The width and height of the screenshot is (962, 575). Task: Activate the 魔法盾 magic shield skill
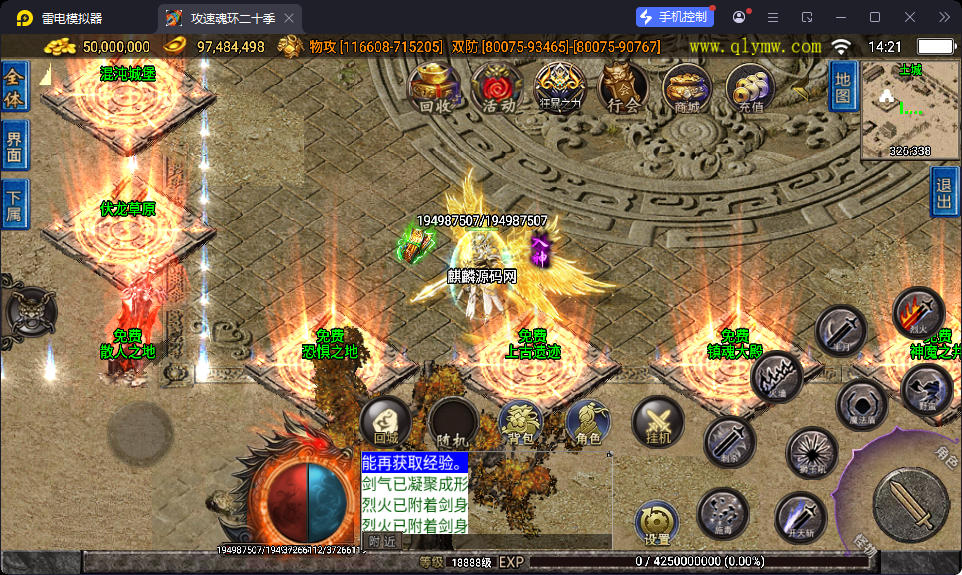[x=861, y=404]
